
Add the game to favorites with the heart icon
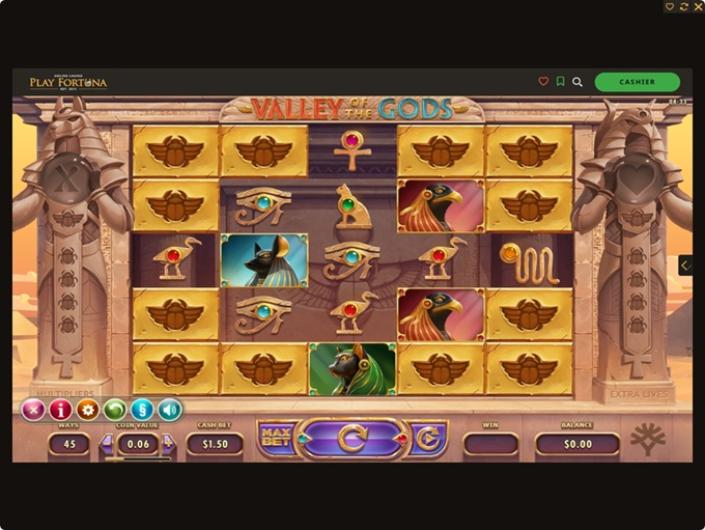click(x=544, y=82)
